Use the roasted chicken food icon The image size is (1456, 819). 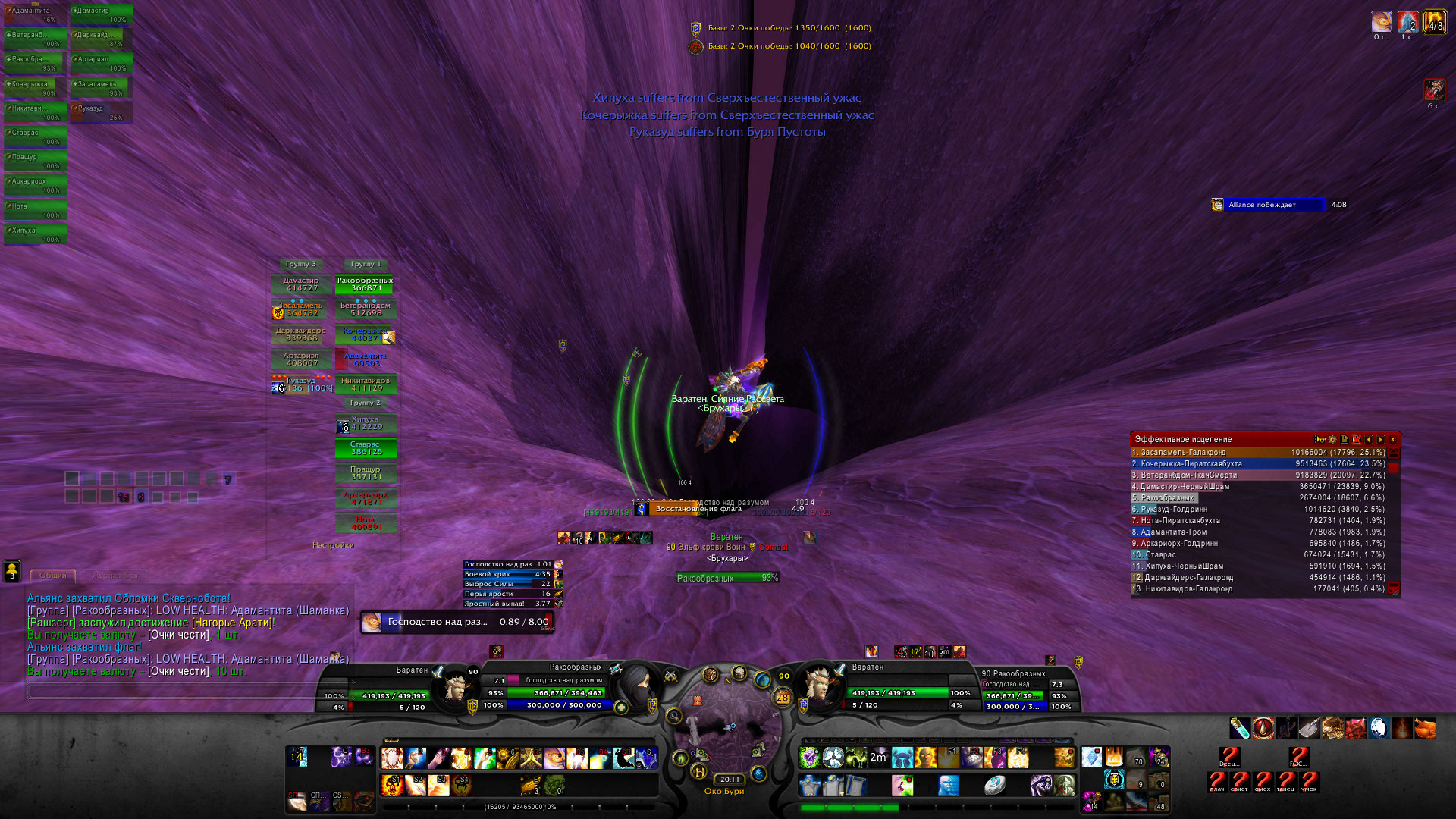pyautogui.click(x=1425, y=728)
